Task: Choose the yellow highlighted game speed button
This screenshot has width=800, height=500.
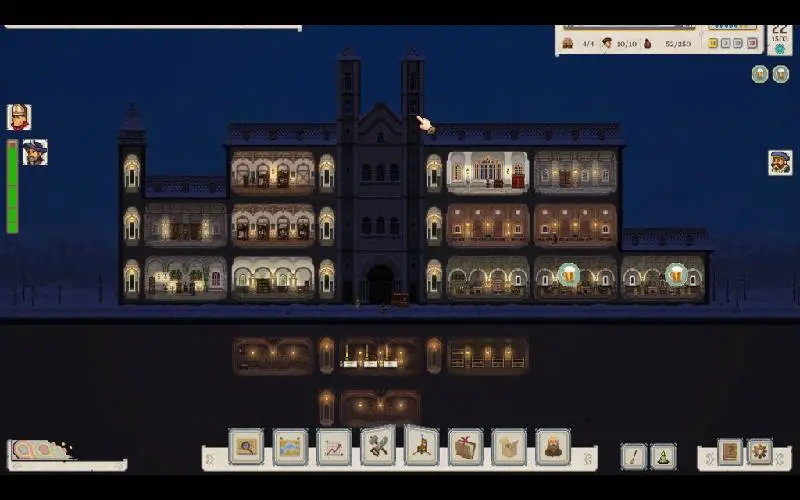Action: 714,43
